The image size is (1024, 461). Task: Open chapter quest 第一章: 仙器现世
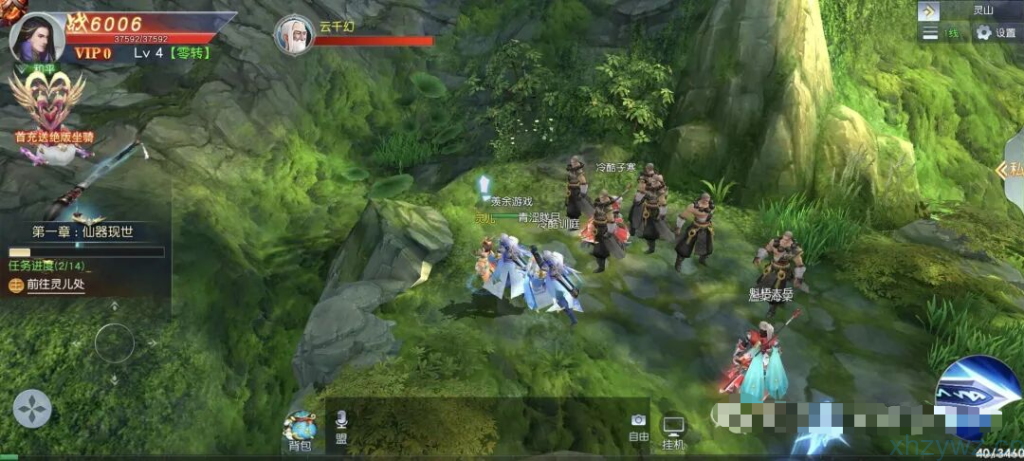click(x=83, y=231)
